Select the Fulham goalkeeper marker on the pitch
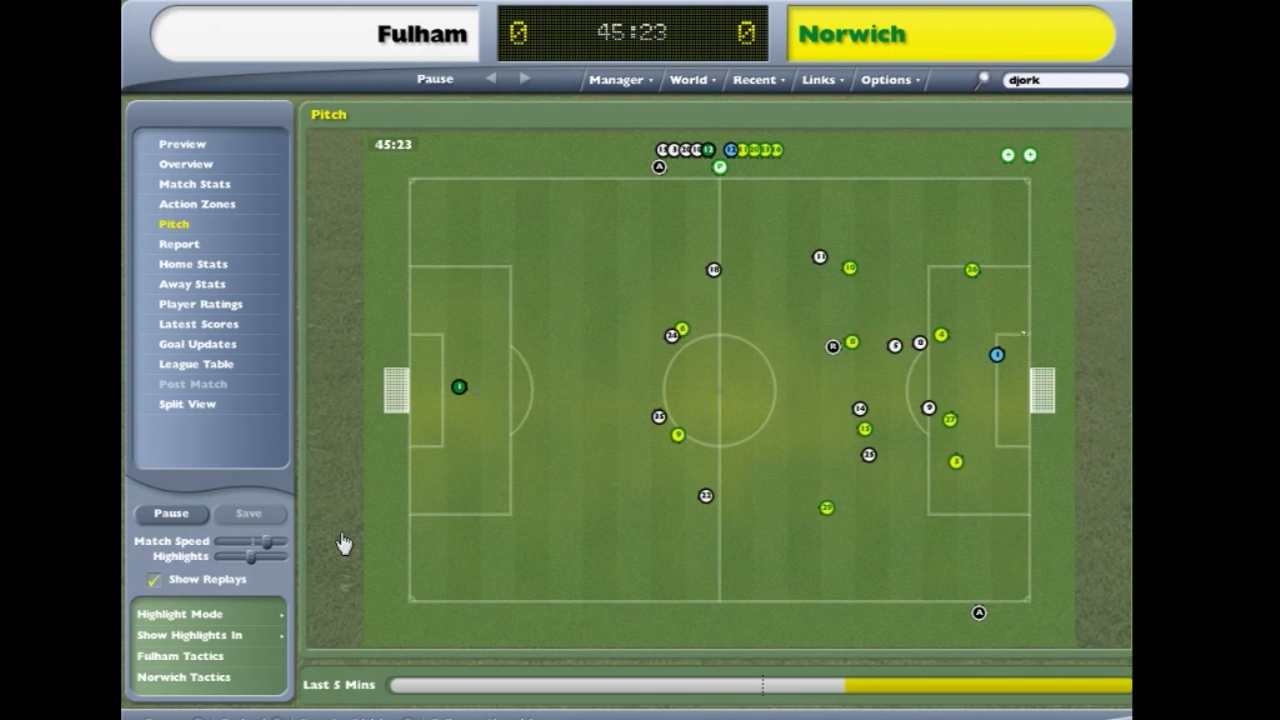This screenshot has width=1280, height=720. pyautogui.click(x=459, y=387)
